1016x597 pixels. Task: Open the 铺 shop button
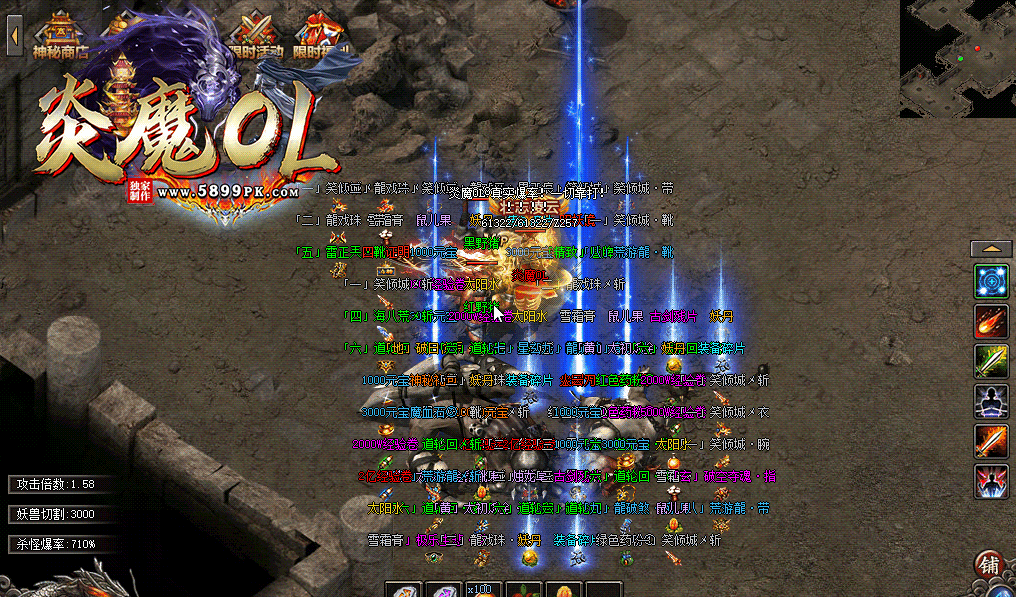[x=990, y=565]
